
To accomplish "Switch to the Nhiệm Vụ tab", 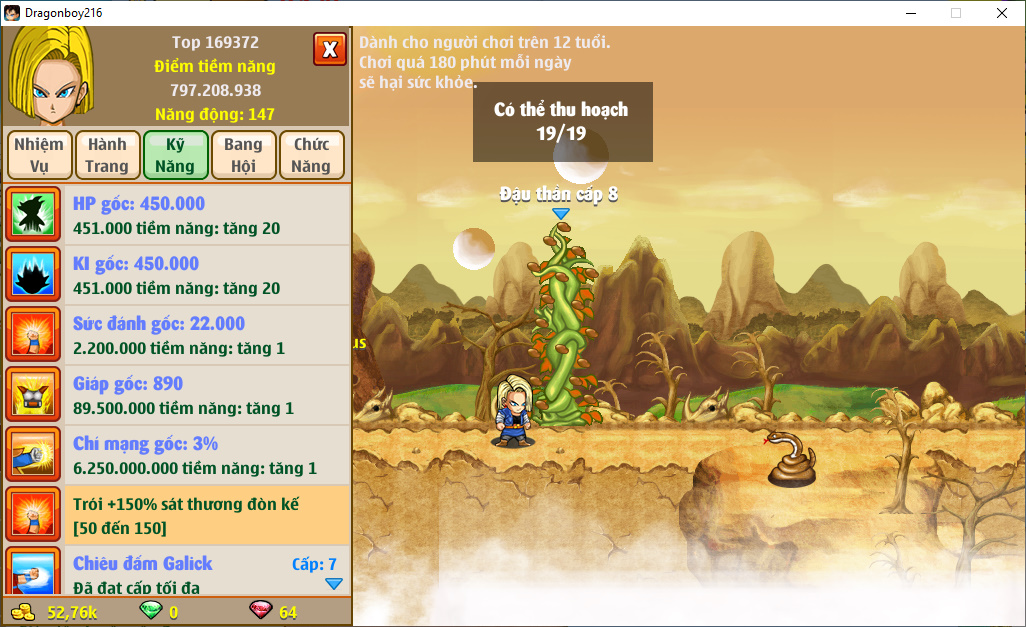I will click(39, 155).
